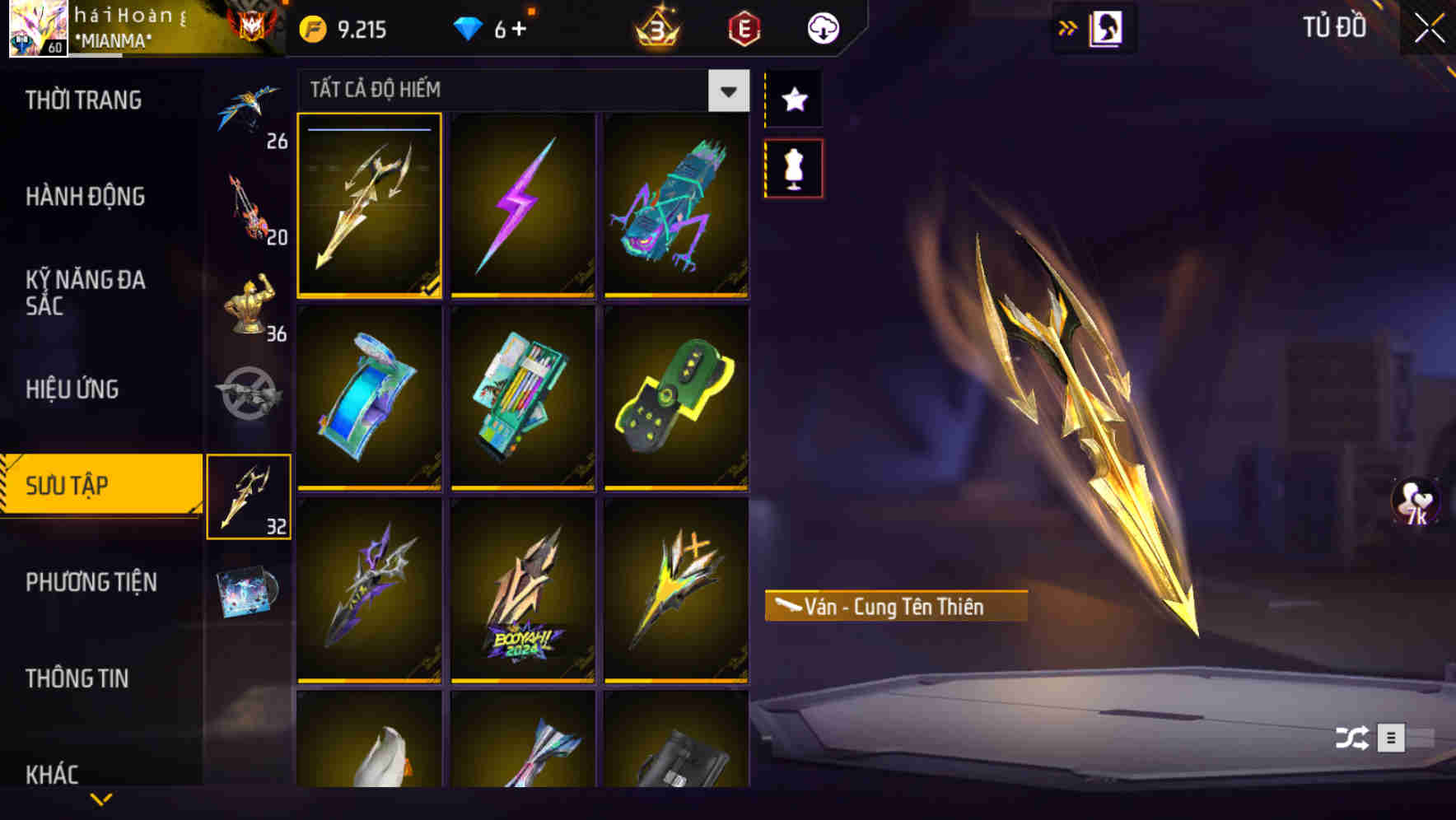
Task: Toggle the mannequin preview display
Action: click(x=793, y=166)
